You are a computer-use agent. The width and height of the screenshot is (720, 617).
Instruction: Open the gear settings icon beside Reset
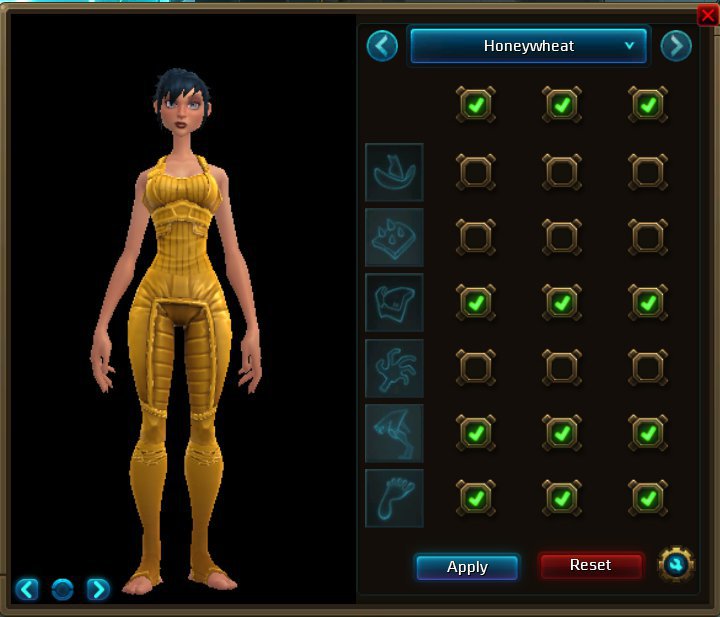676,565
